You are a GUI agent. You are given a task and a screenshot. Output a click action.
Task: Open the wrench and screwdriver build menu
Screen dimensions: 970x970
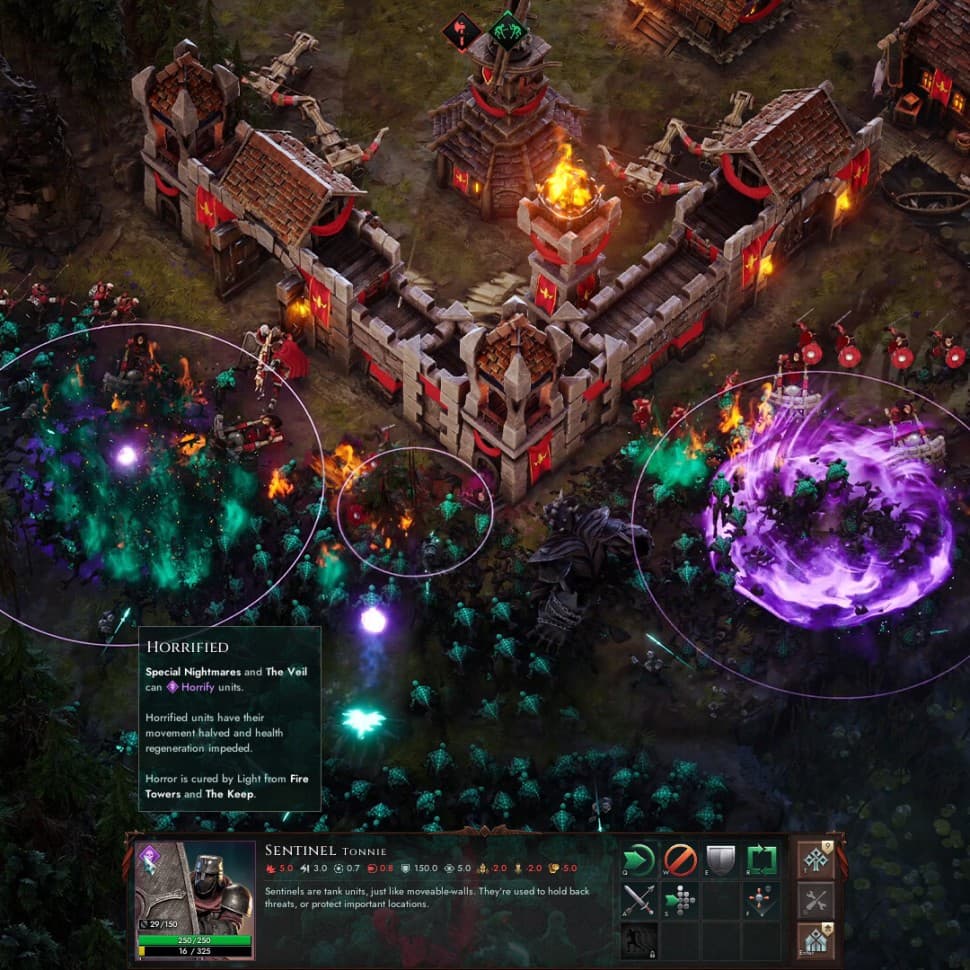[815, 900]
